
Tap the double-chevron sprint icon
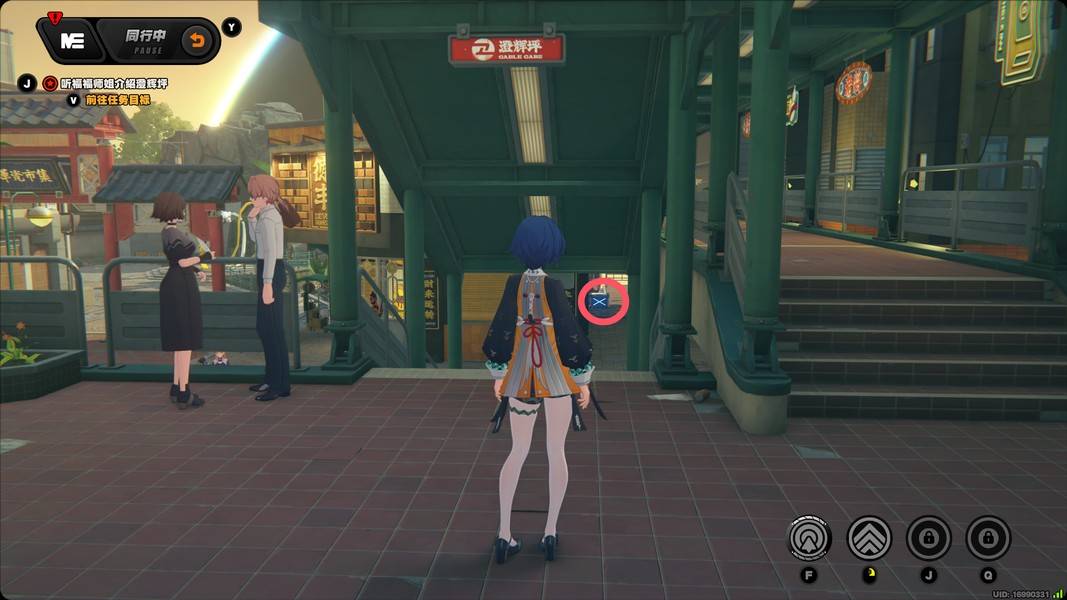[869, 538]
